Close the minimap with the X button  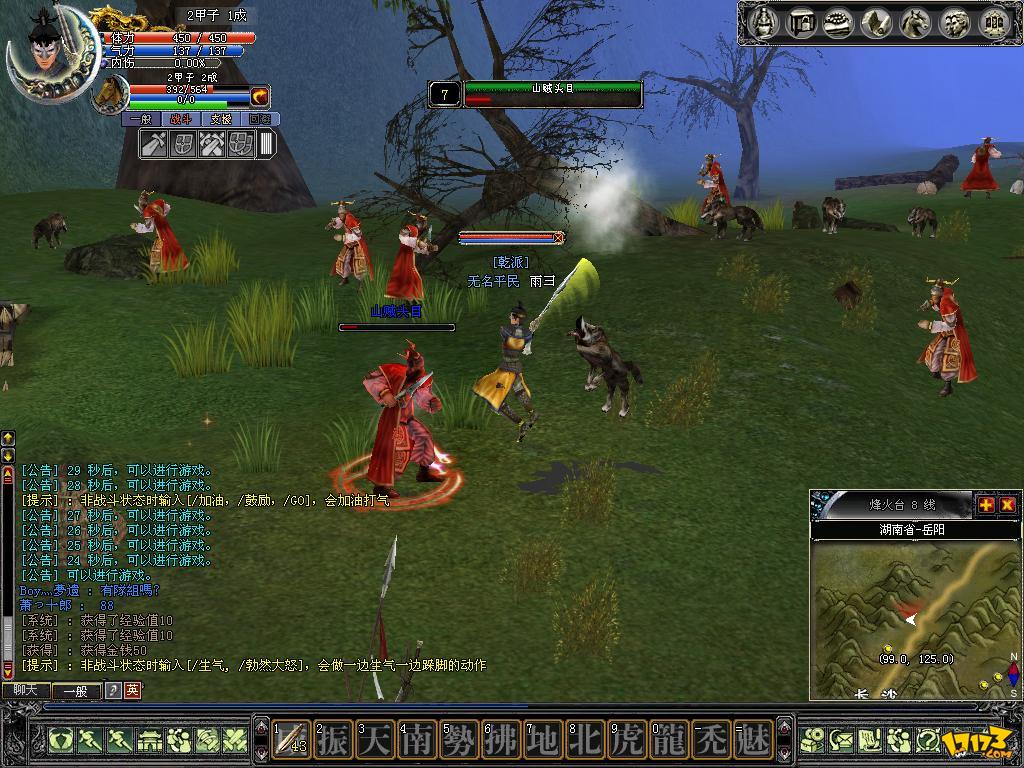(1006, 505)
